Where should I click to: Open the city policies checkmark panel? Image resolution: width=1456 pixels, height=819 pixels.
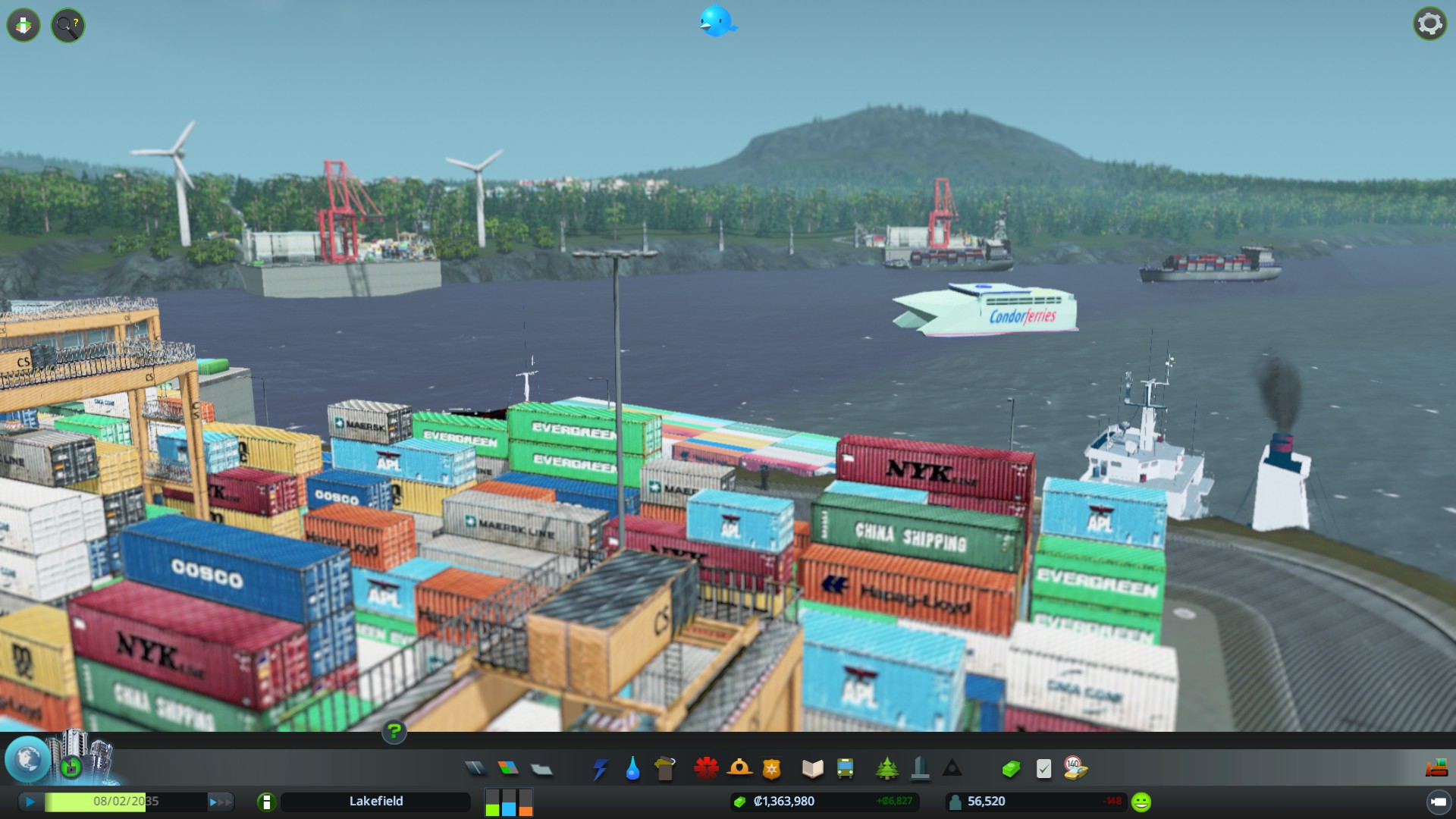coord(1043,769)
